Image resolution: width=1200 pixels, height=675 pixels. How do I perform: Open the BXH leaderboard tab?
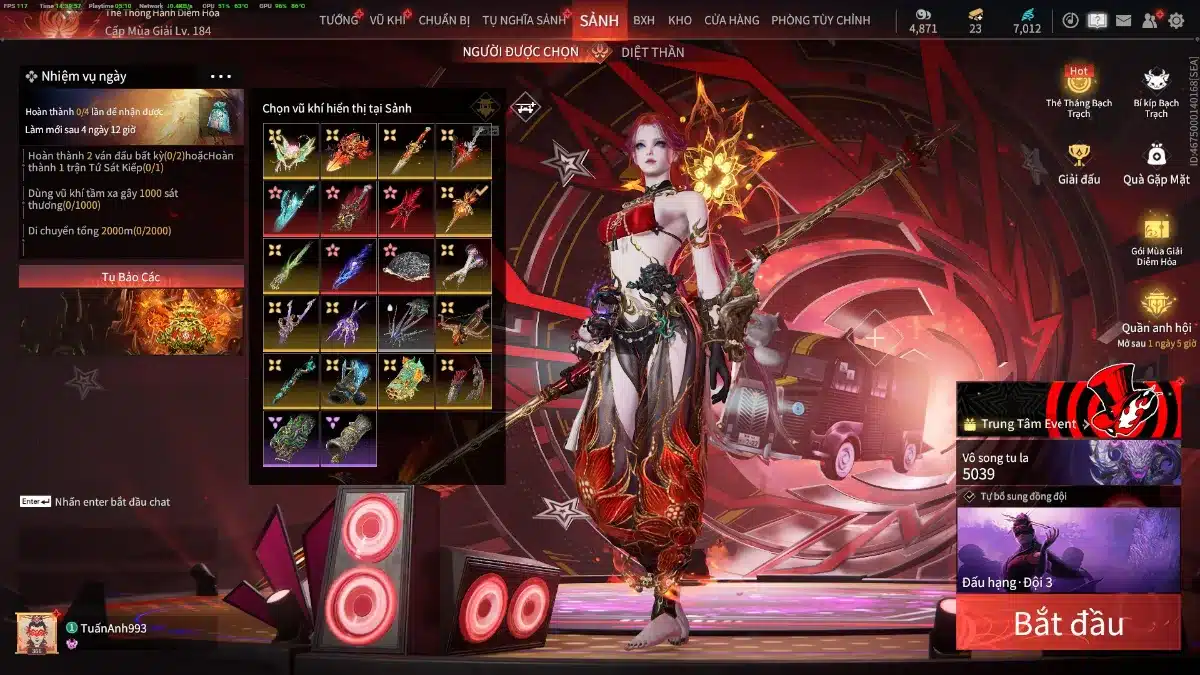tap(644, 20)
